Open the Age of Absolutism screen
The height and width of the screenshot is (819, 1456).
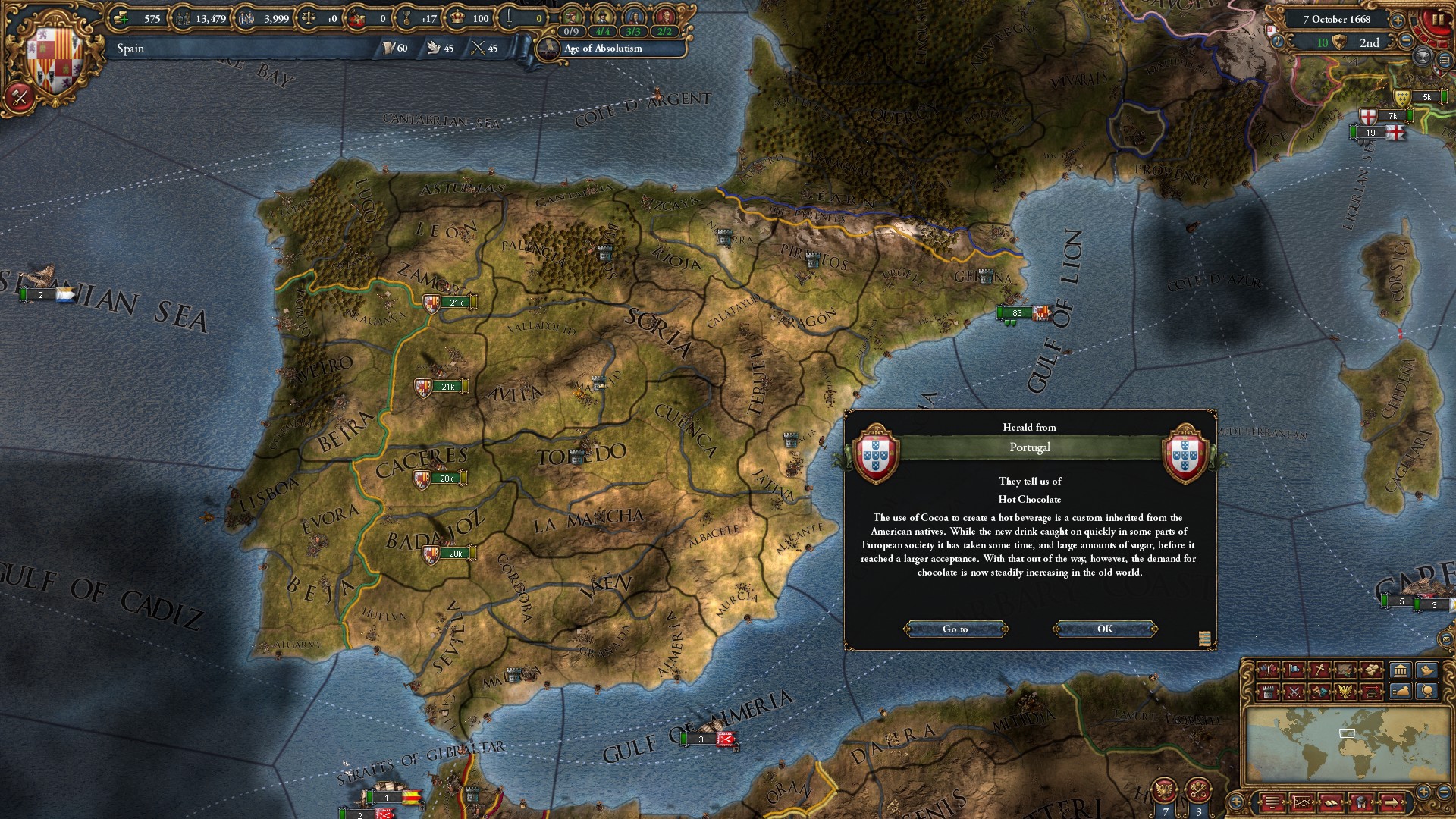(x=603, y=49)
